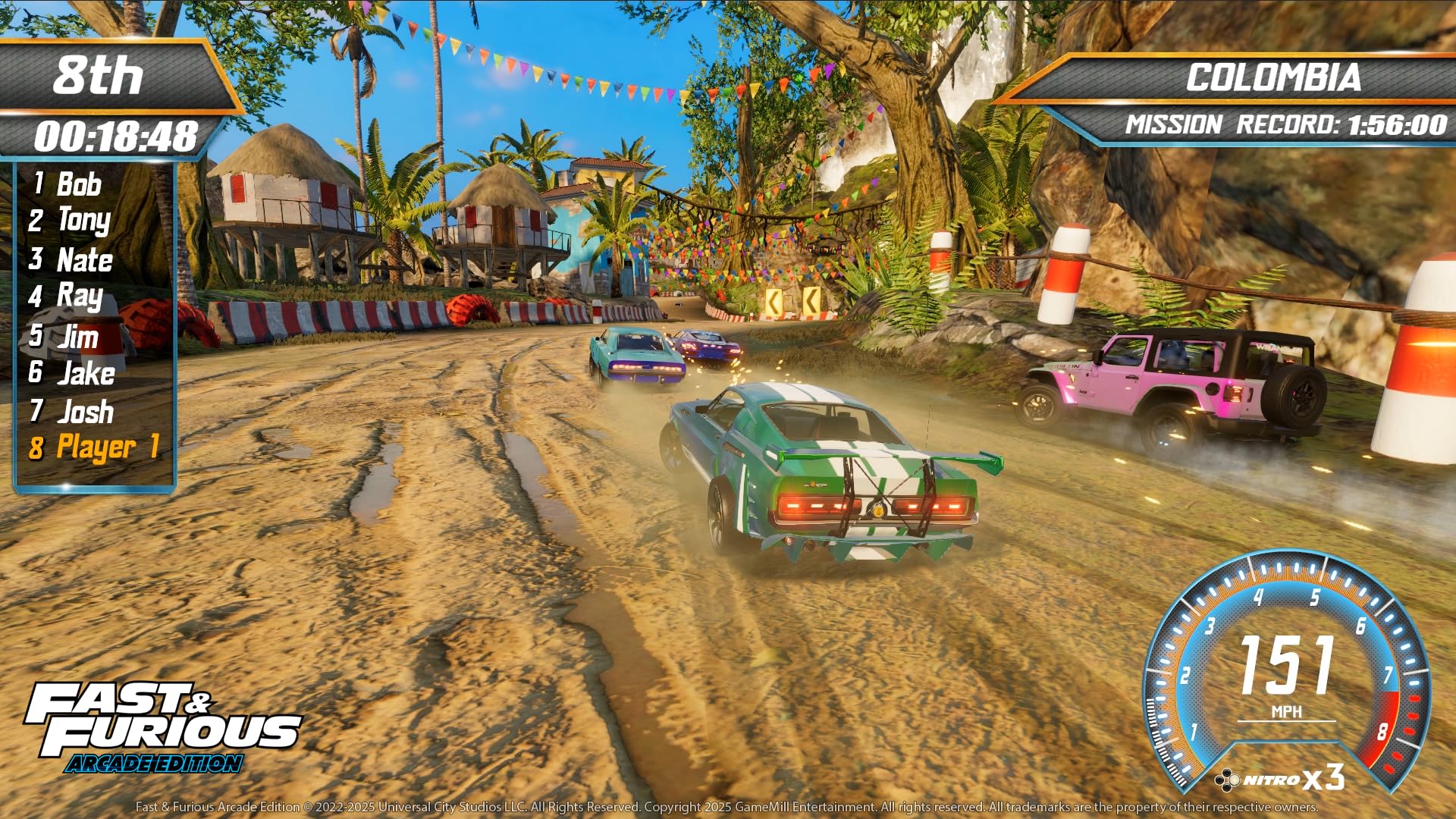Click Jake's name in the standings list
Image resolution: width=1456 pixels, height=819 pixels.
click(85, 374)
